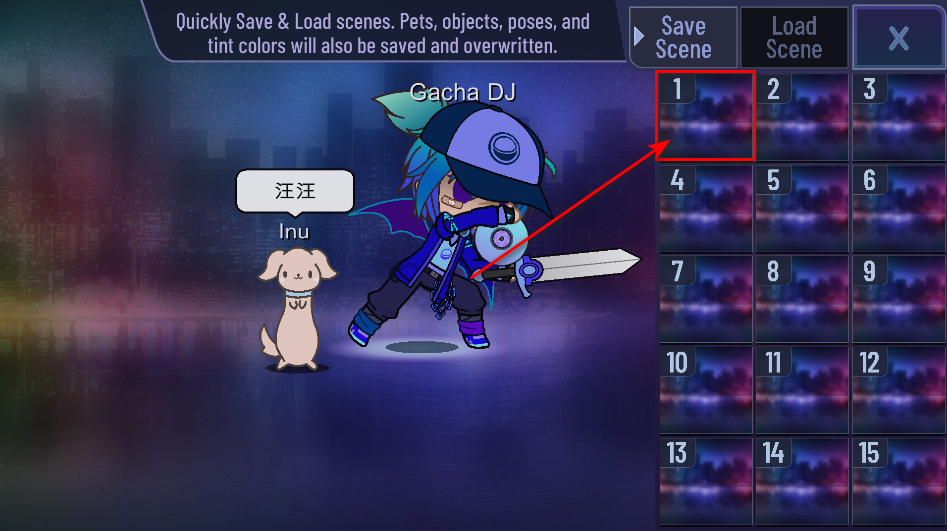Close the scene save panel
947x531 pixels.
[x=898, y=38]
